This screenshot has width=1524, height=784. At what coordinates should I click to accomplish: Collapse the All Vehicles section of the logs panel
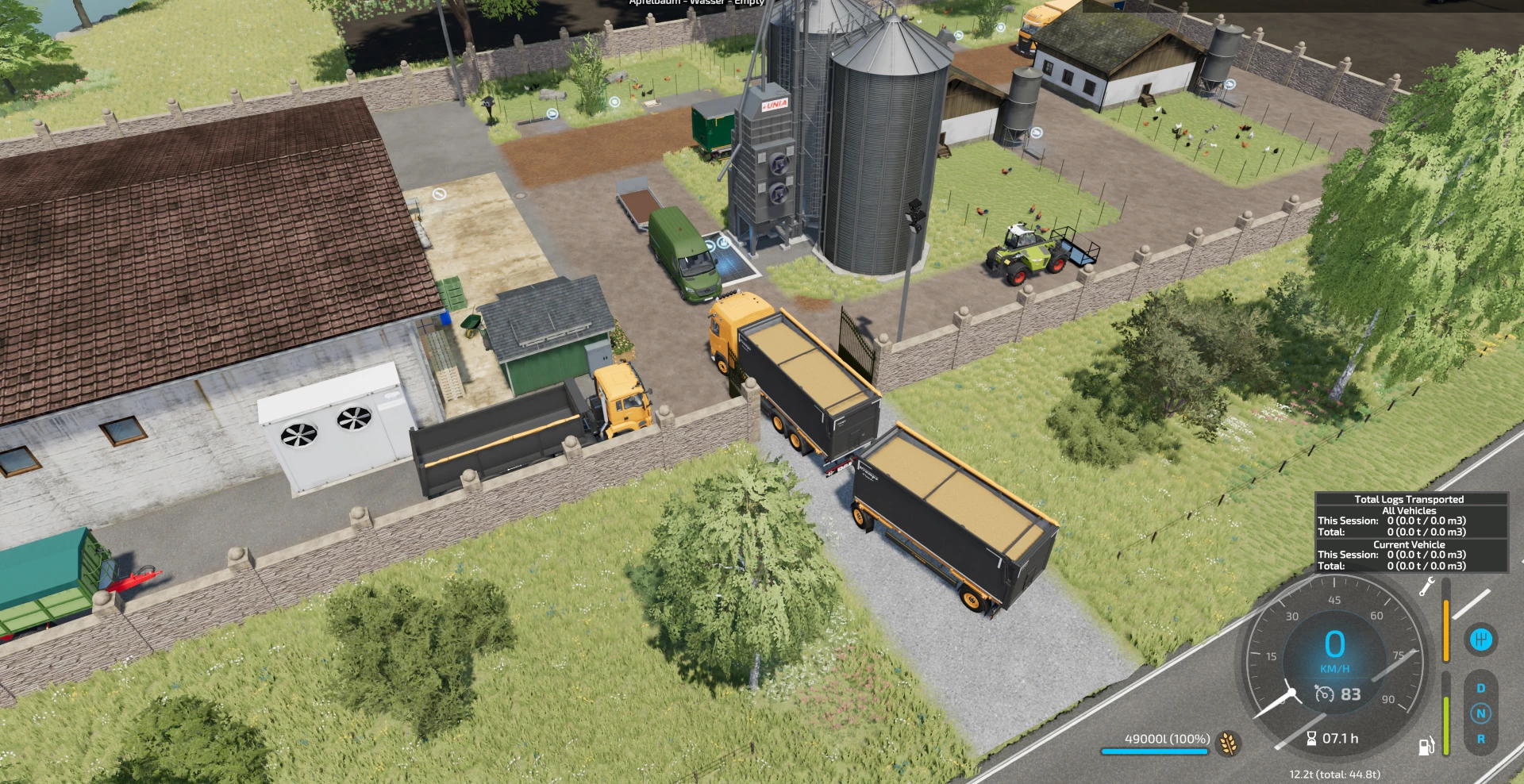(1409, 510)
